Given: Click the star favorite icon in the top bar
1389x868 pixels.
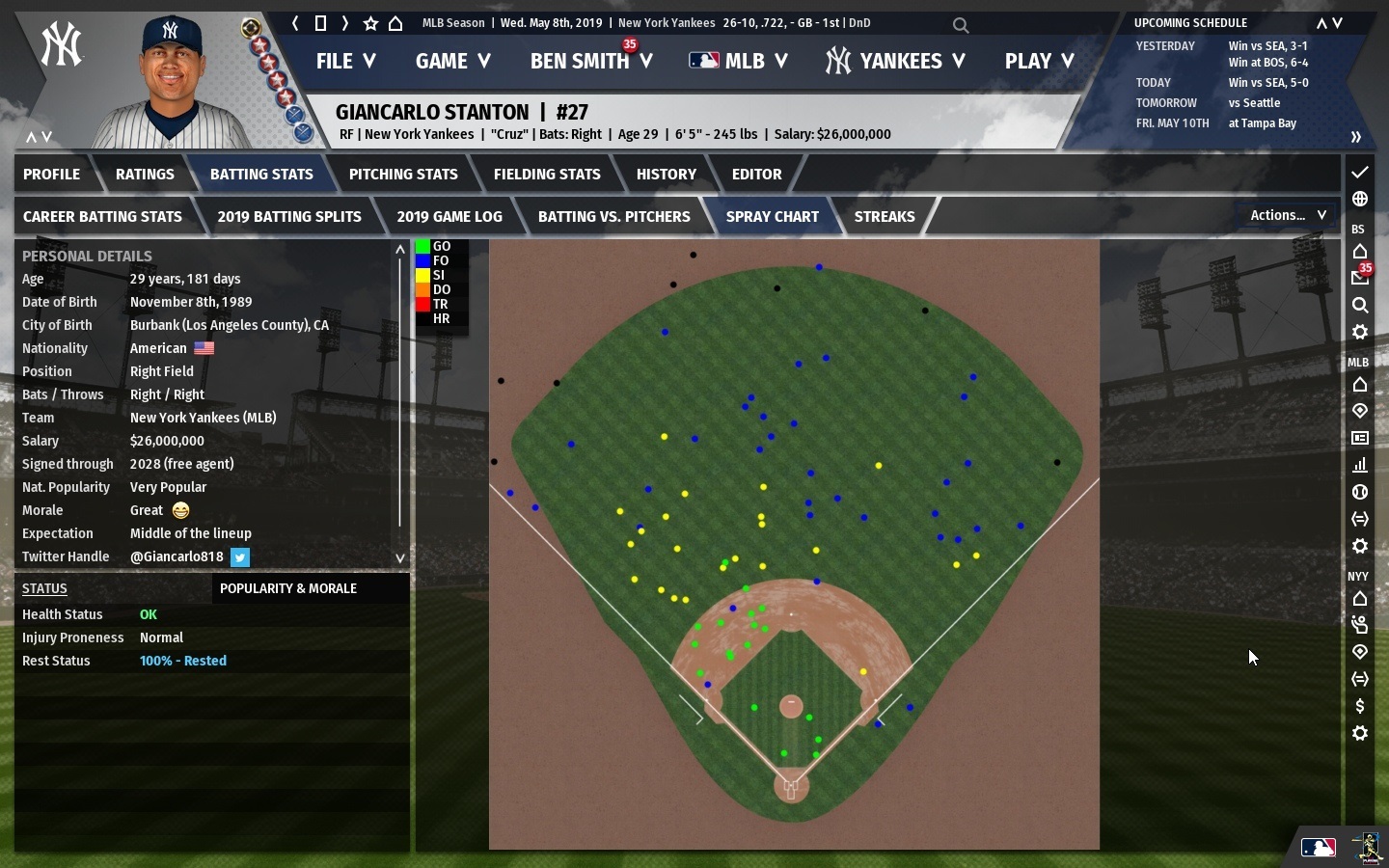Looking at the screenshot, I should click(370, 24).
